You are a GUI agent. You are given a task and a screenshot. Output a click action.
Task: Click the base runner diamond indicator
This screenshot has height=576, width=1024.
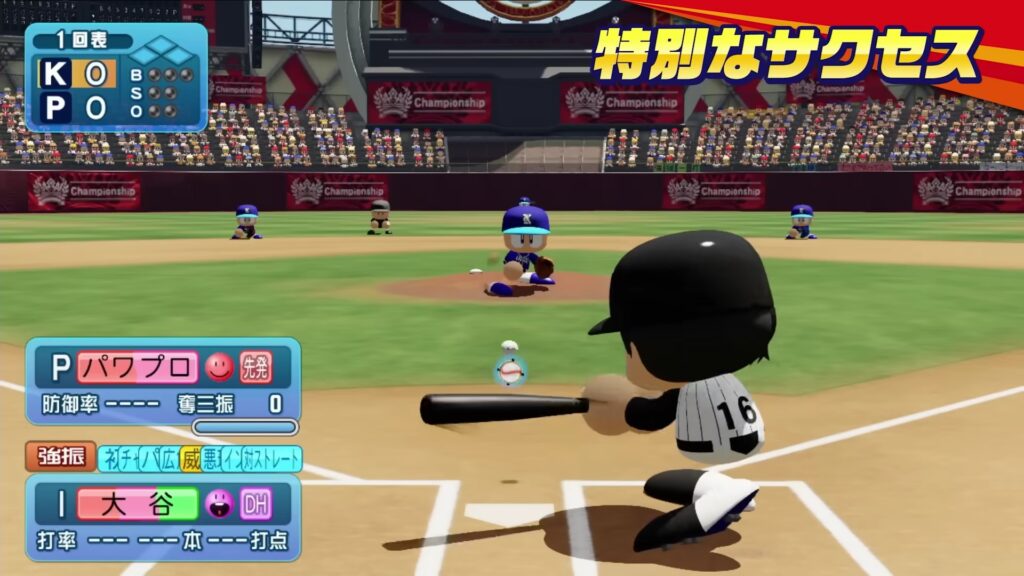click(x=163, y=50)
